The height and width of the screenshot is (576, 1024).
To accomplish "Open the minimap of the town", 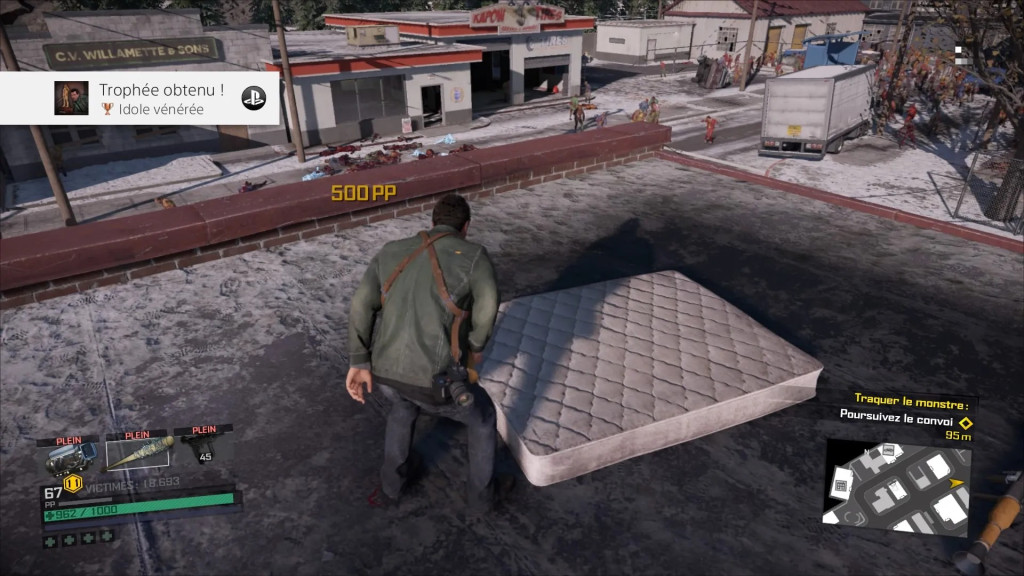I will (895, 486).
